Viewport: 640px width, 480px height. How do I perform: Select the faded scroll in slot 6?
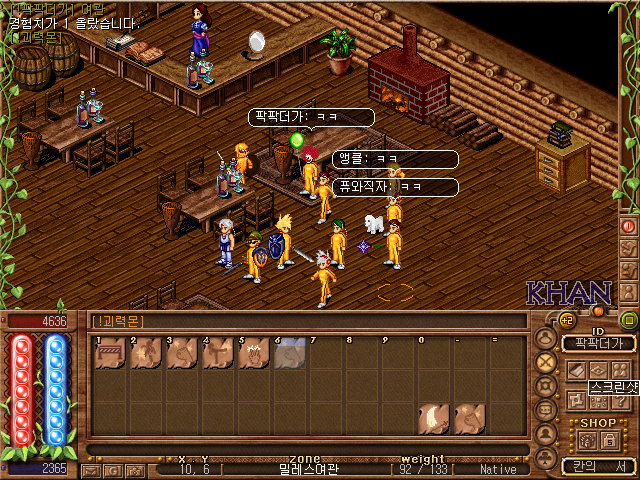[x=290, y=354]
